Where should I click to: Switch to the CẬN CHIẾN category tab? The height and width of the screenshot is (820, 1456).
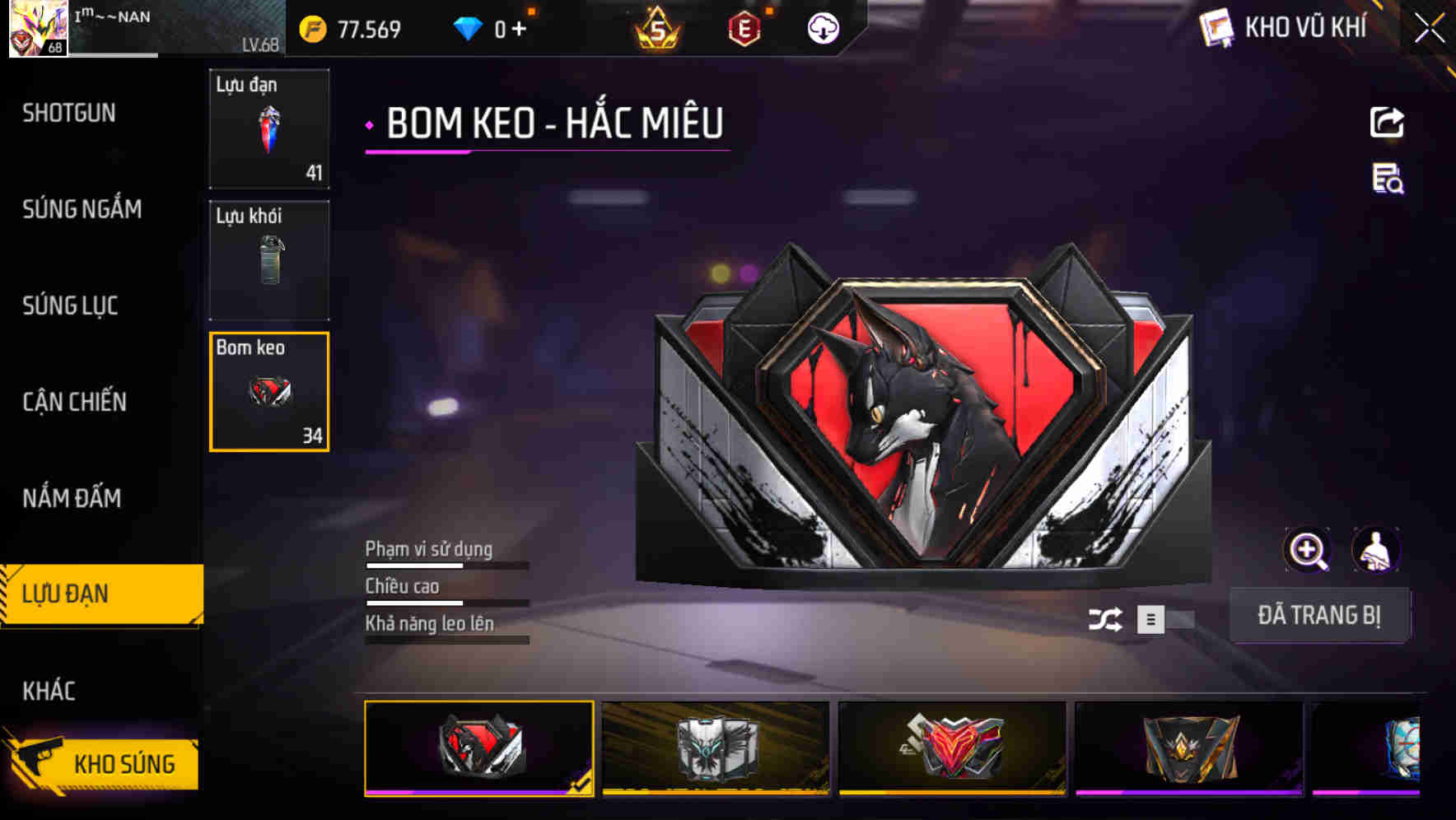[x=75, y=403]
